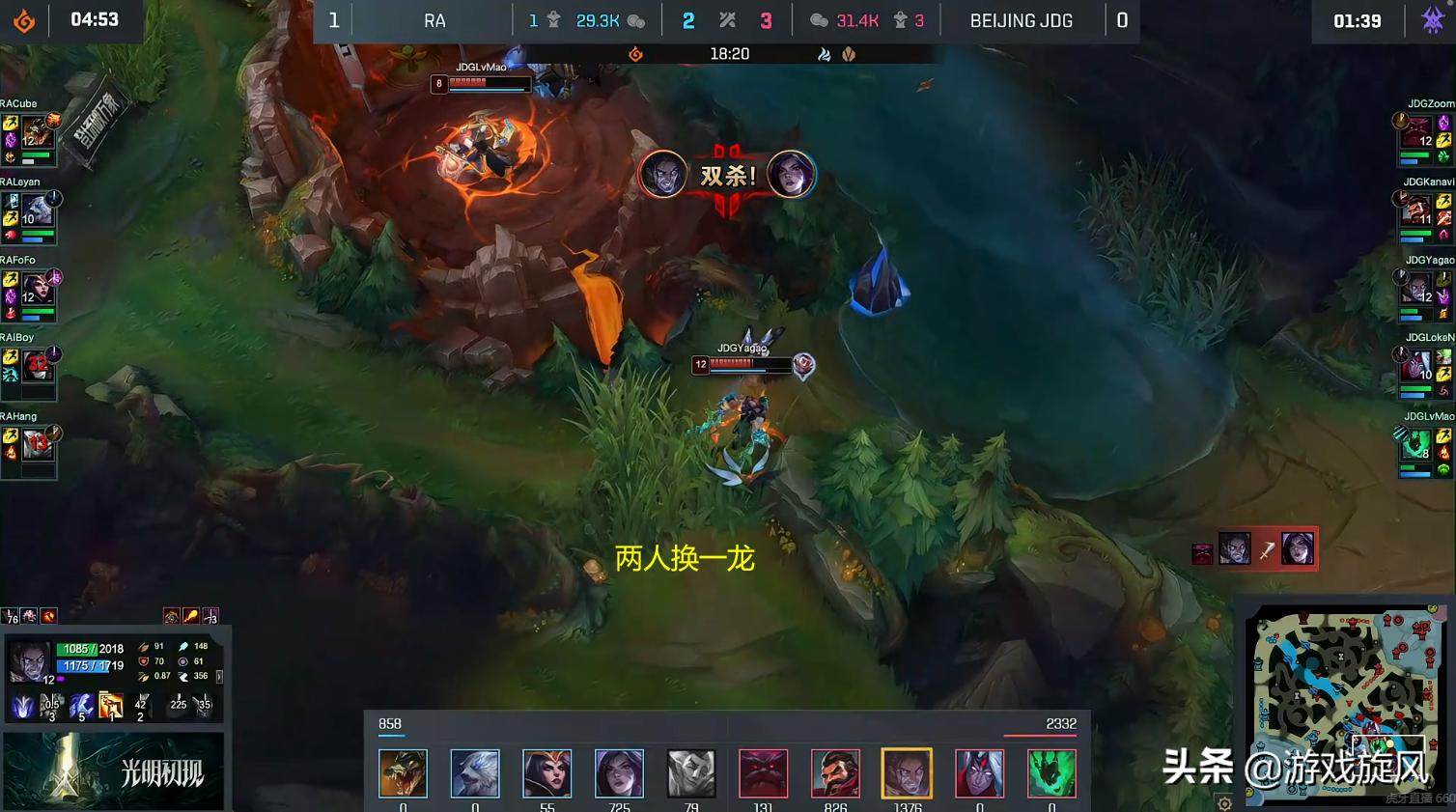Click JDGZoom player portrait

point(1416,132)
